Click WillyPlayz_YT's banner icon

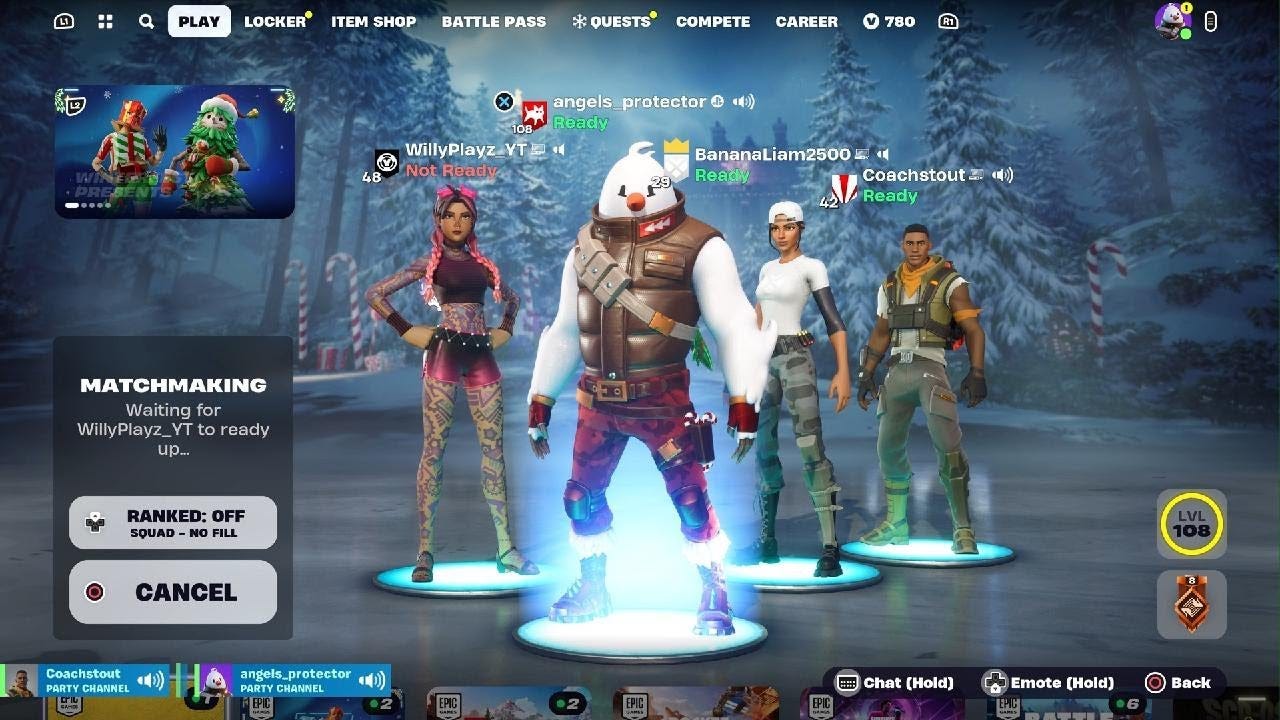[x=385, y=163]
